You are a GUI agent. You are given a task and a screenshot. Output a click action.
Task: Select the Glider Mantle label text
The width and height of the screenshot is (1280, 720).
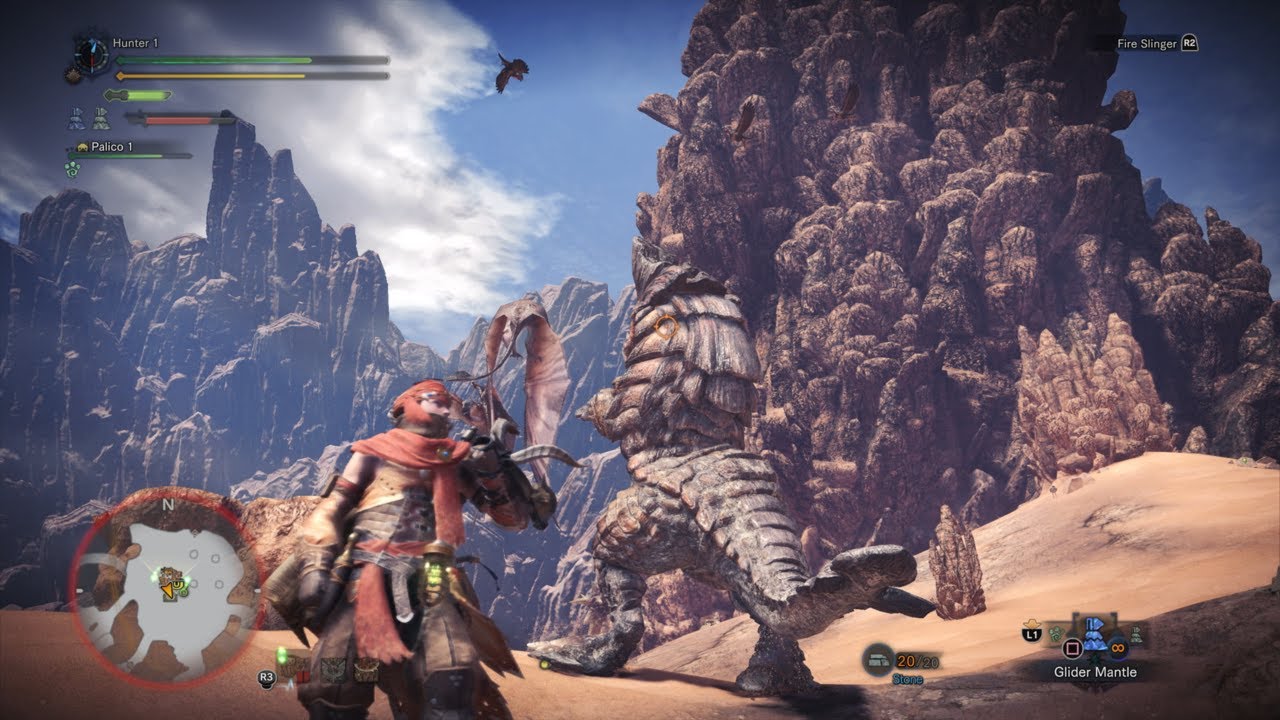pyautogui.click(x=1095, y=673)
